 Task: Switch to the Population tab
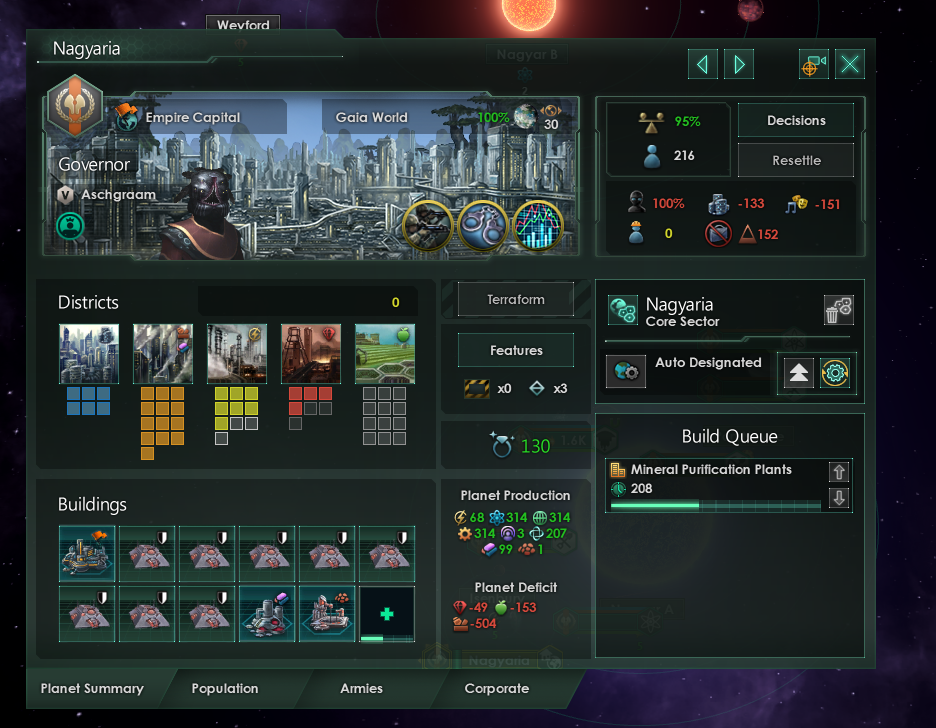point(225,688)
